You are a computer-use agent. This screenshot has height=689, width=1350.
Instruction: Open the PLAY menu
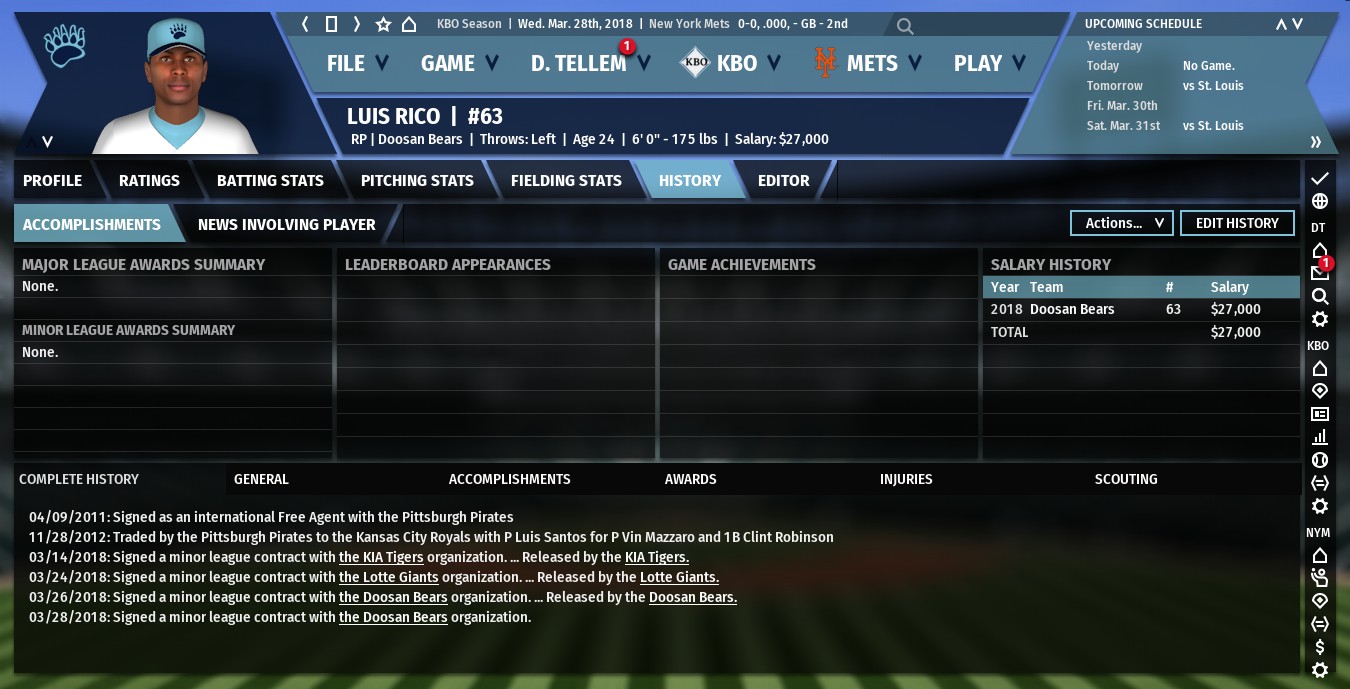[x=989, y=64]
